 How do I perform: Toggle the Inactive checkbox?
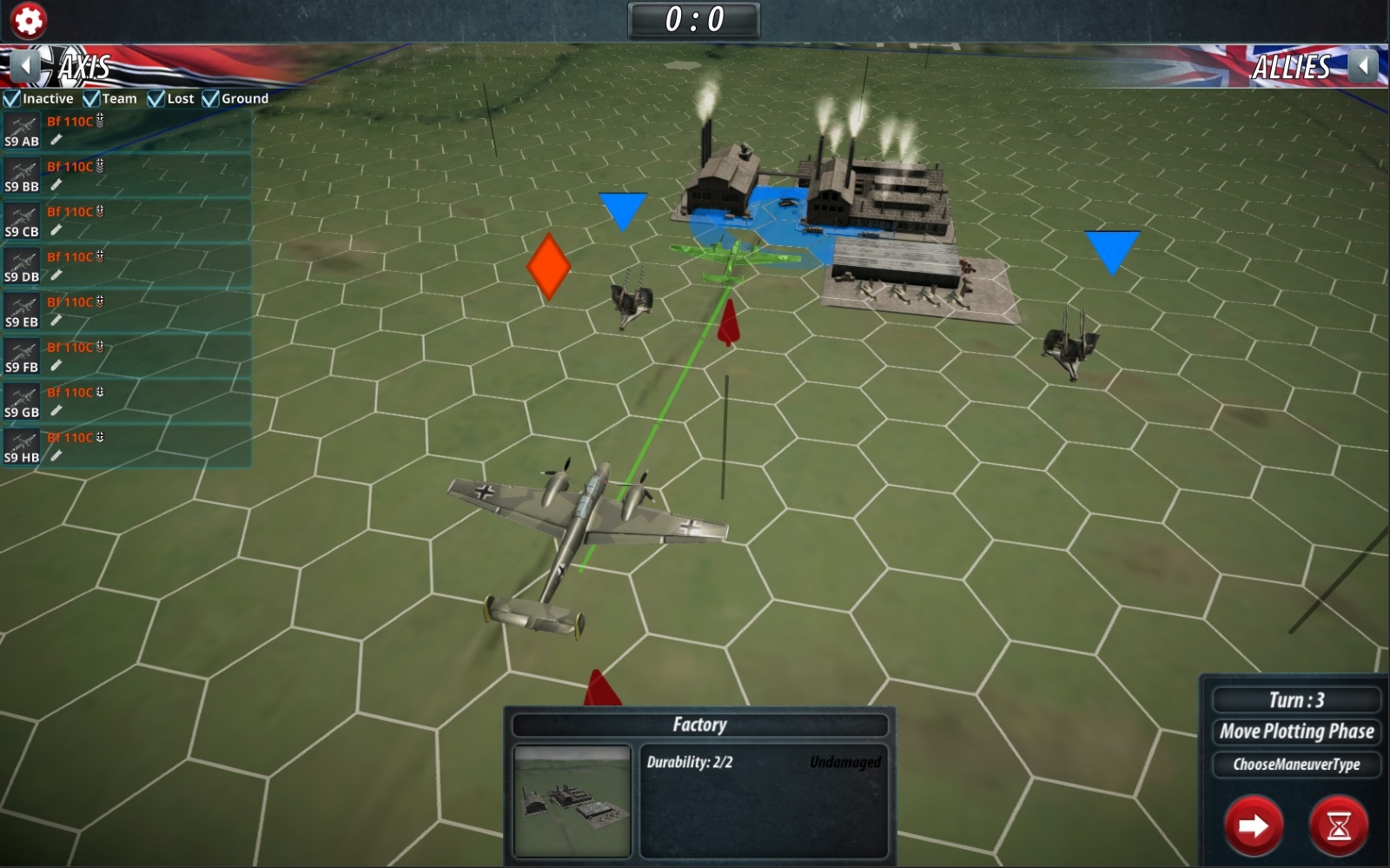point(12,99)
